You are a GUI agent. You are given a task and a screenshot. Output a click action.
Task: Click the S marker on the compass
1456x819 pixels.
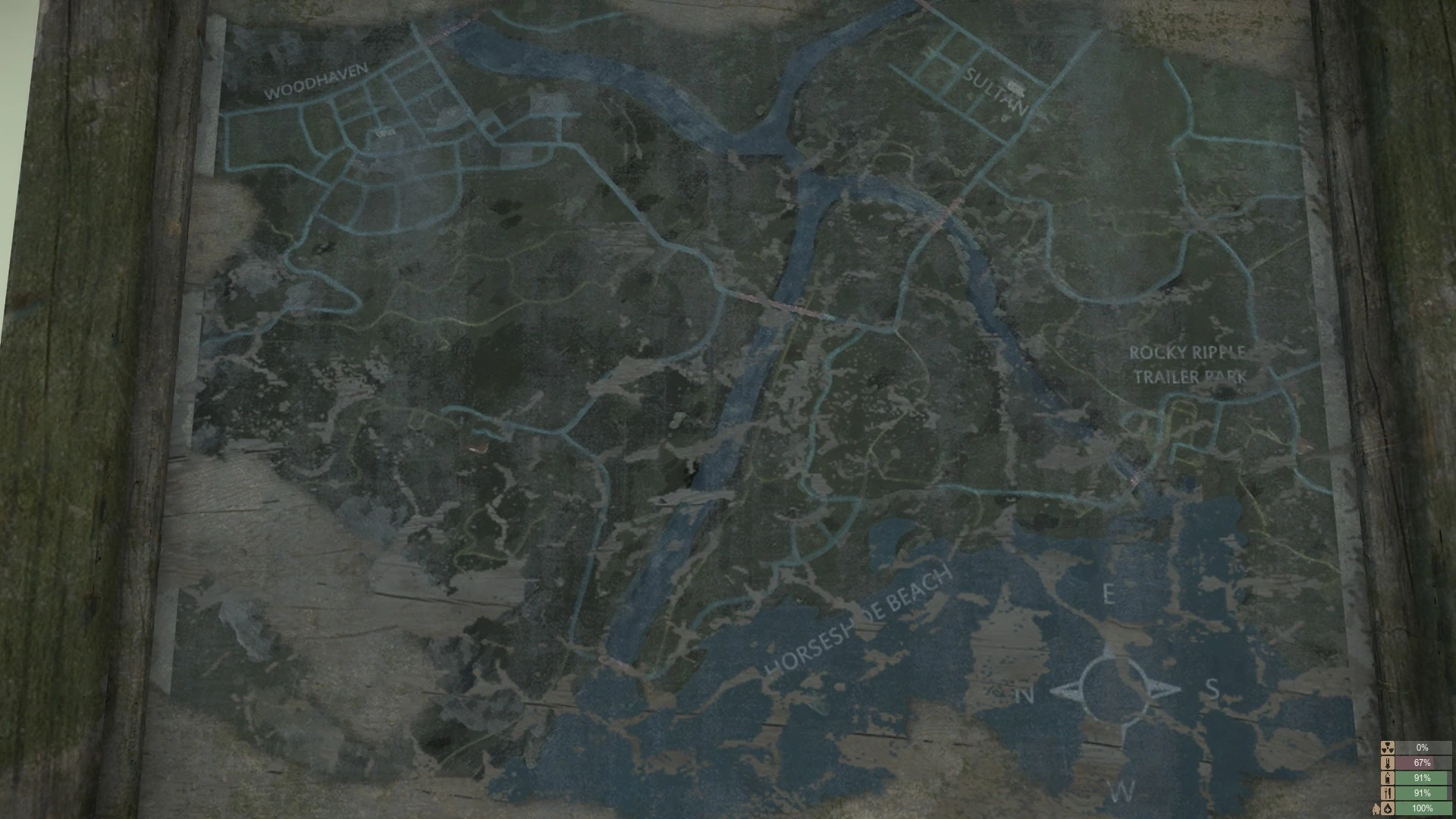[1213, 689]
